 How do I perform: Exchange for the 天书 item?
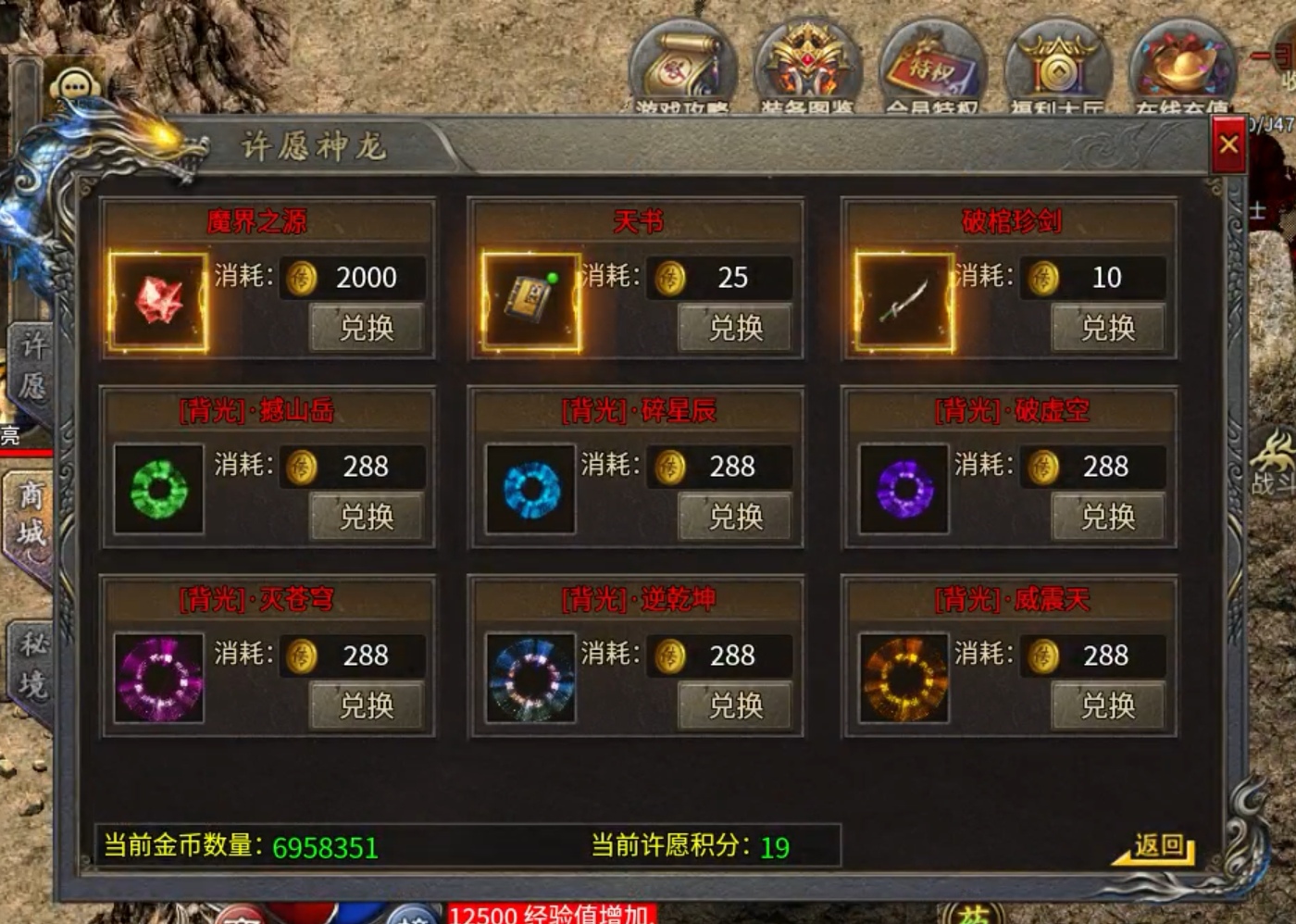point(735,328)
